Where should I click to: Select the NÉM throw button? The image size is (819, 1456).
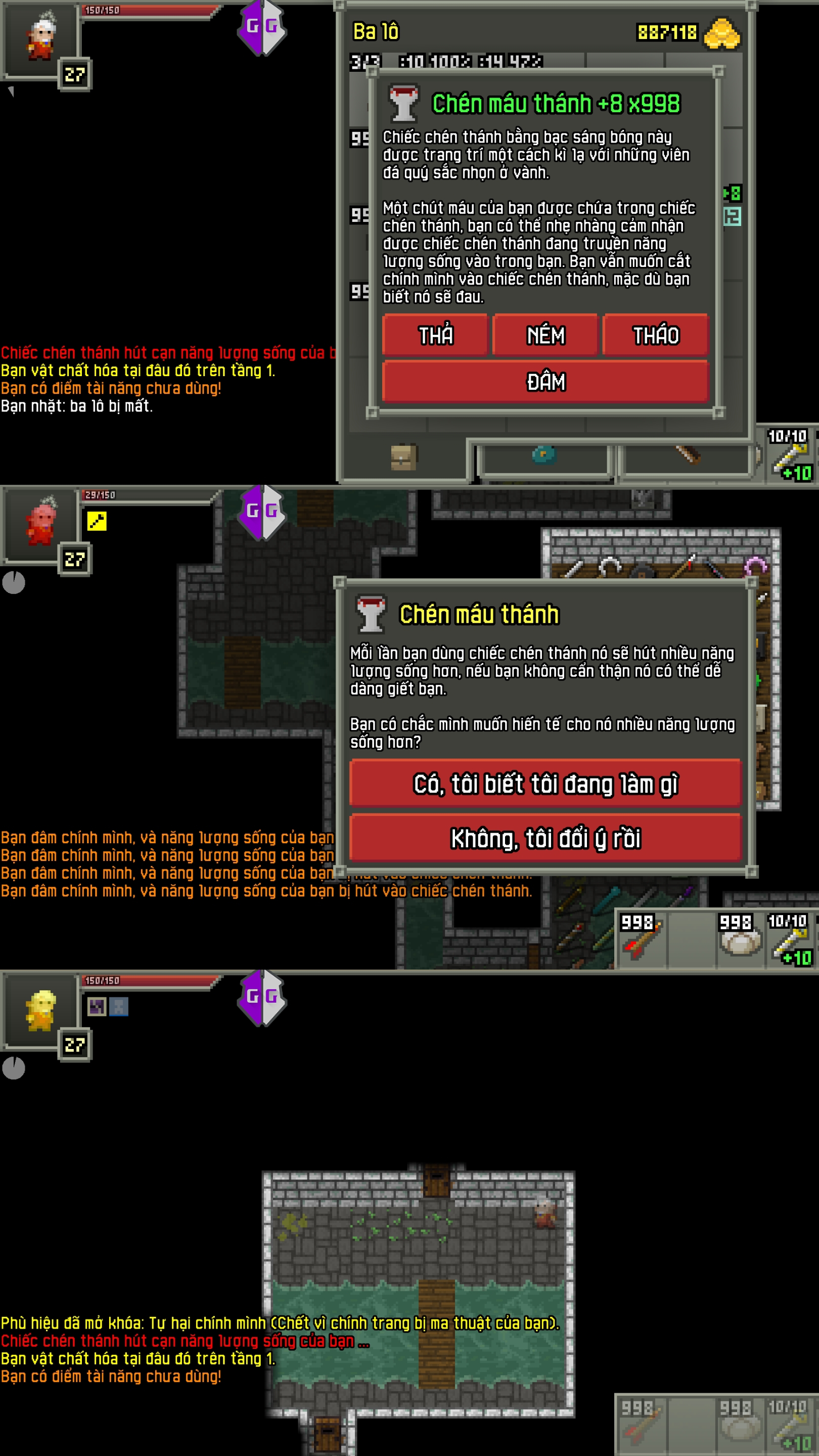click(545, 335)
